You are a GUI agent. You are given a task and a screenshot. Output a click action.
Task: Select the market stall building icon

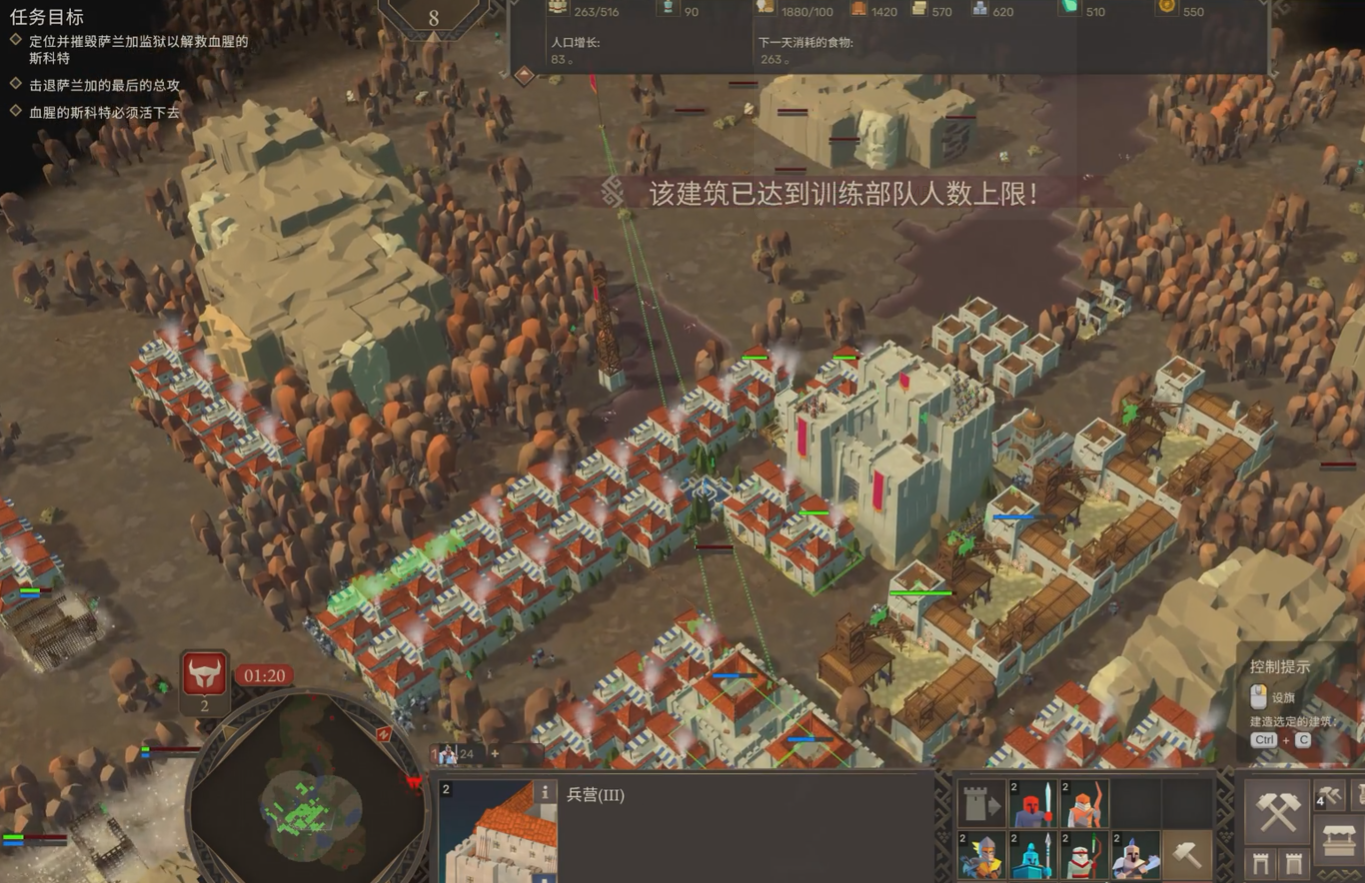[1339, 841]
